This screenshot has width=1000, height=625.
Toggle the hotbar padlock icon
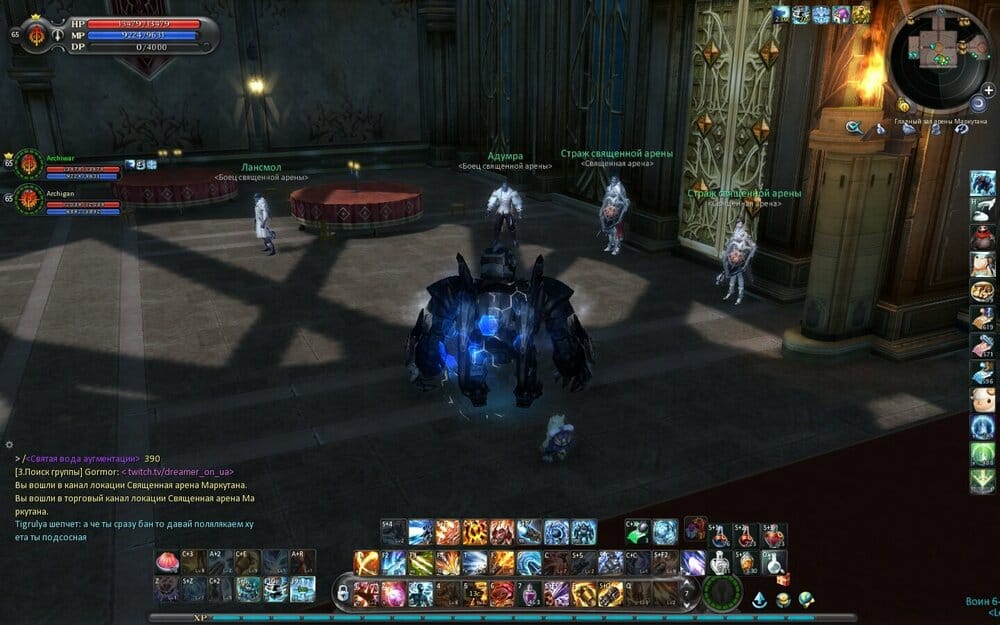[343, 594]
